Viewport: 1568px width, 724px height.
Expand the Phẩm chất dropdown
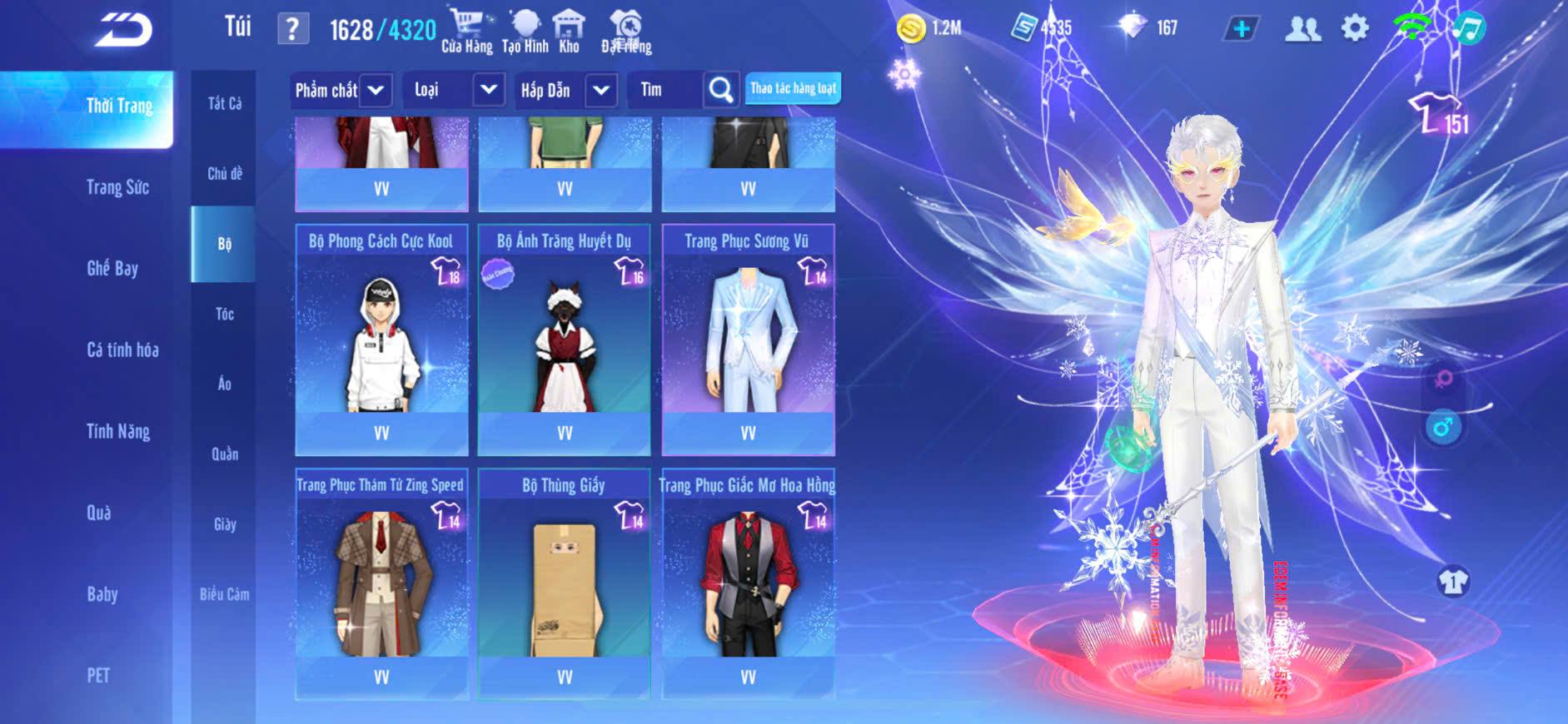[340, 90]
